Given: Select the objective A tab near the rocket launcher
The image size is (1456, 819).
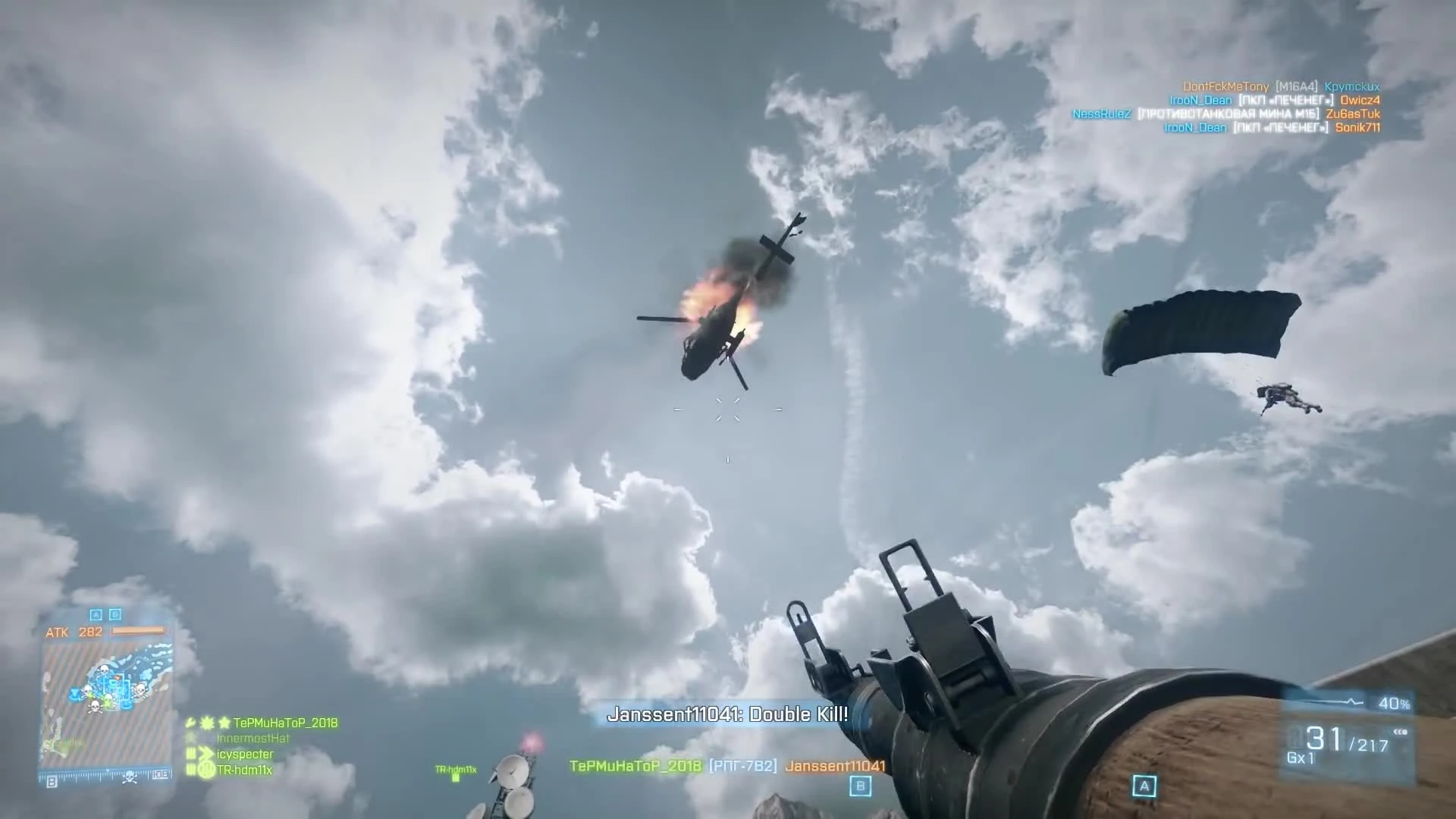Looking at the screenshot, I should point(1144,787).
